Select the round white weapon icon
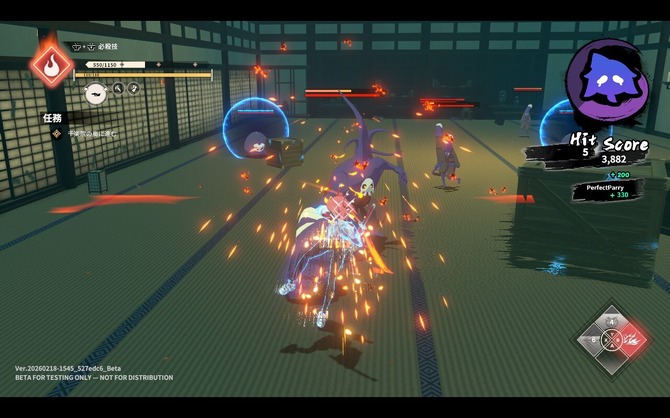670x418 pixels. pos(95,94)
